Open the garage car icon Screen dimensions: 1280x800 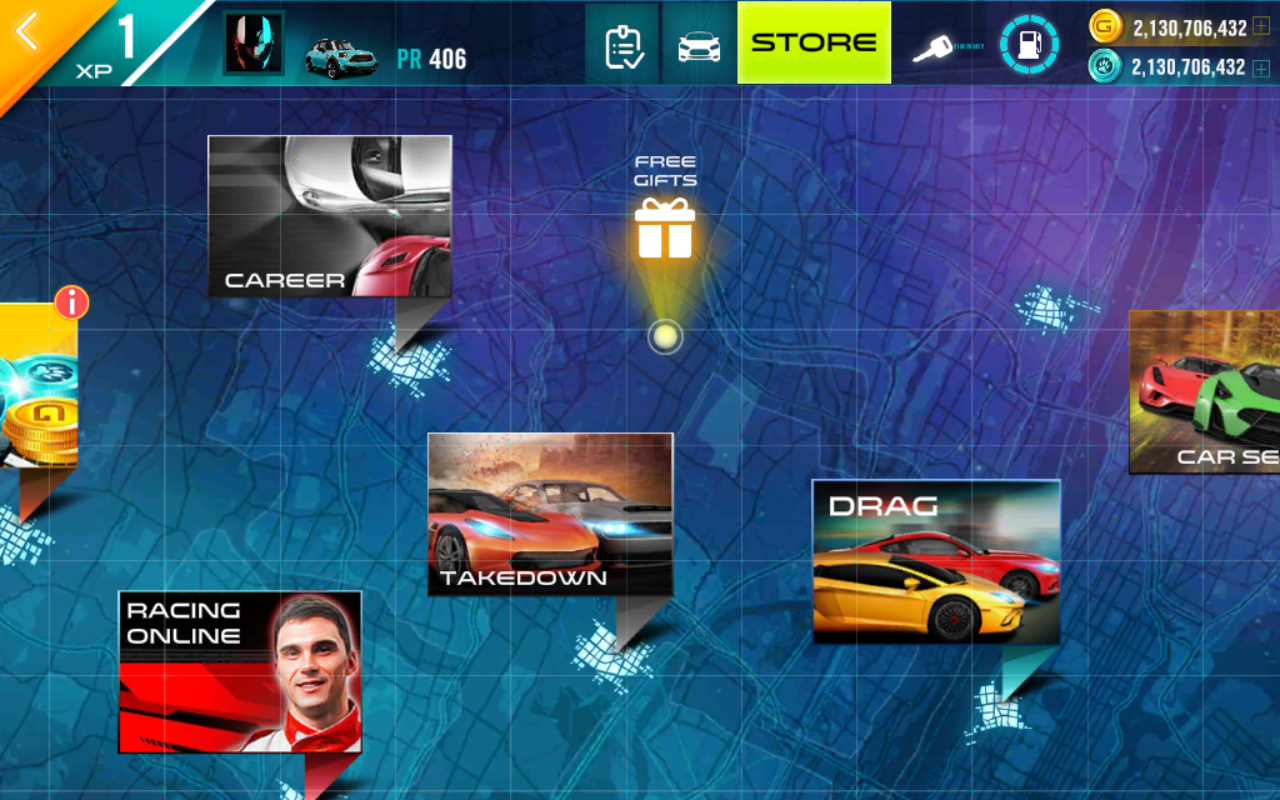point(699,46)
